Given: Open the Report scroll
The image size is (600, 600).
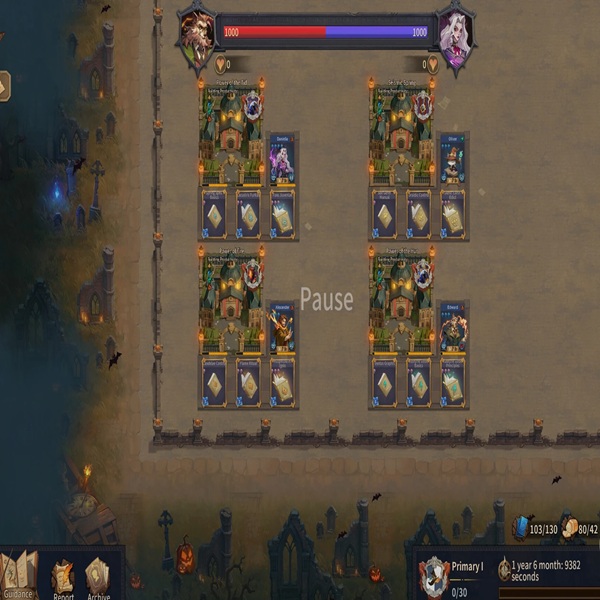Looking at the screenshot, I should 63,579.
